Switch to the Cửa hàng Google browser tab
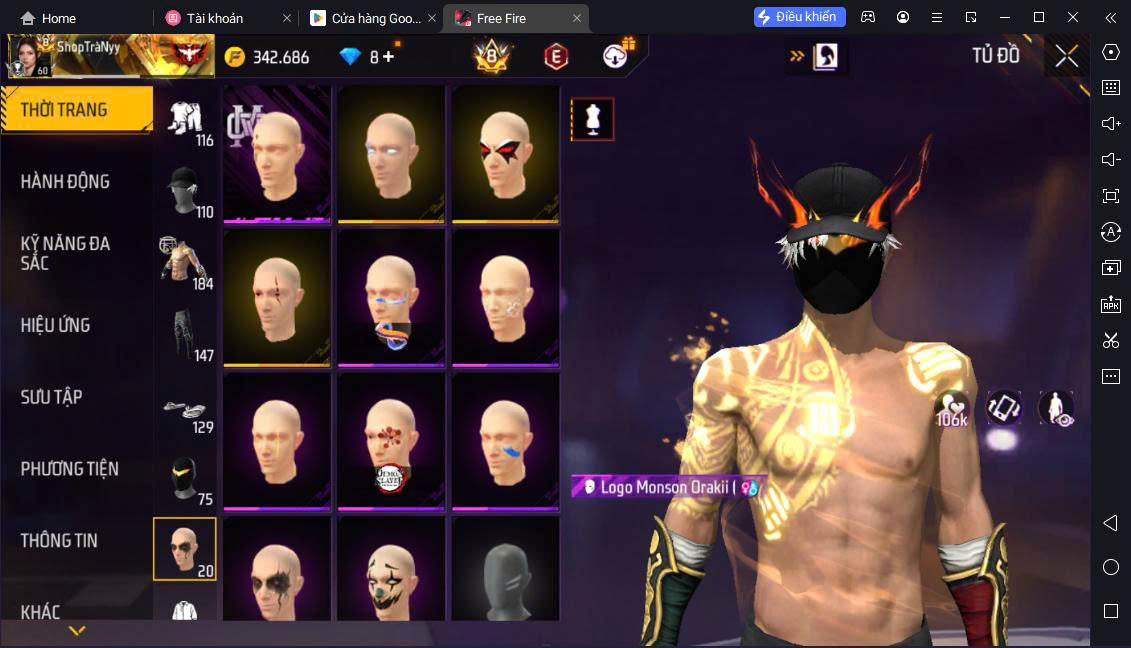This screenshot has width=1131, height=648. click(370, 18)
